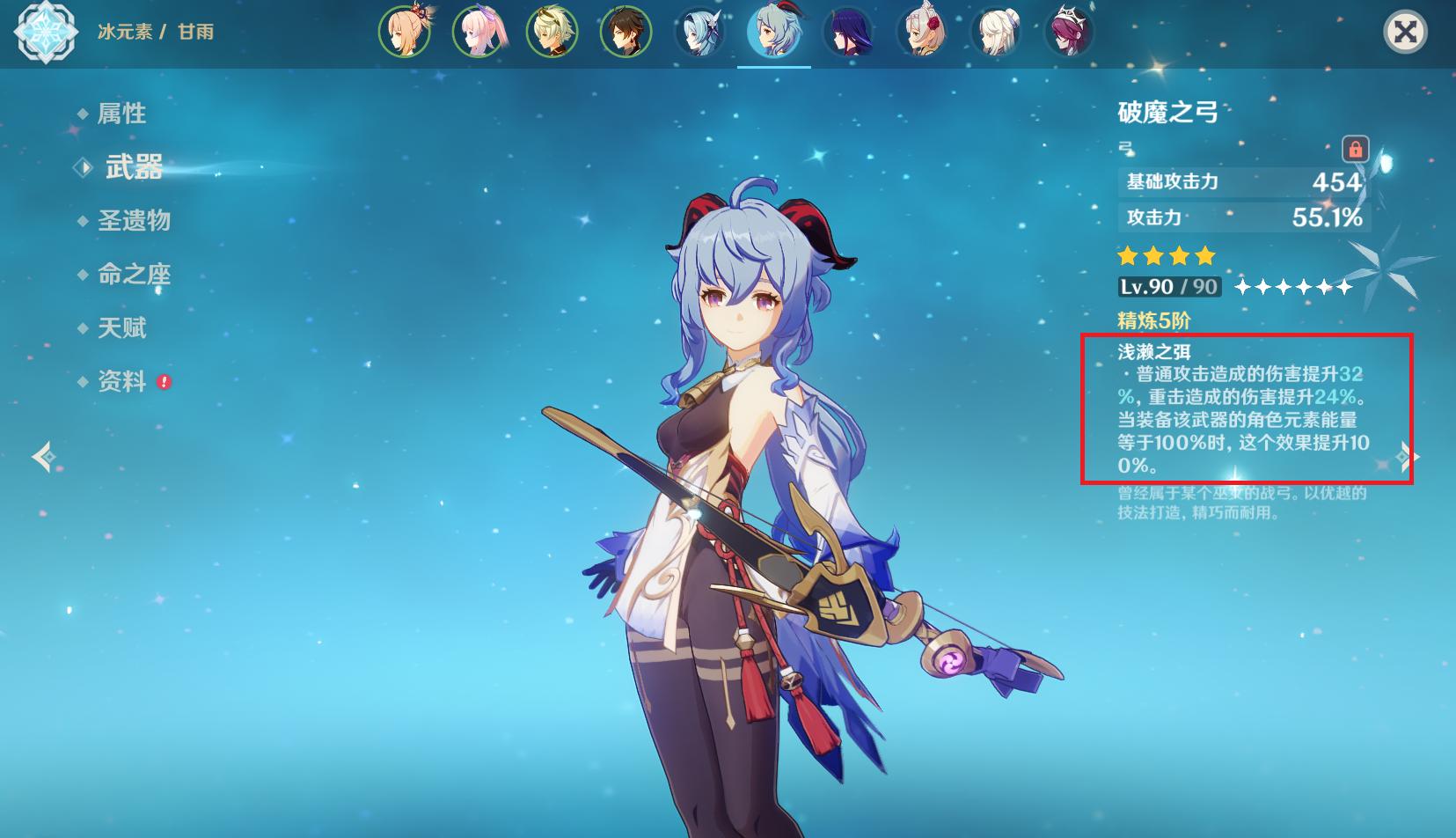Click the highlighted Ganyu portrait
Viewport: 1456px width, 838px height.
point(773,33)
